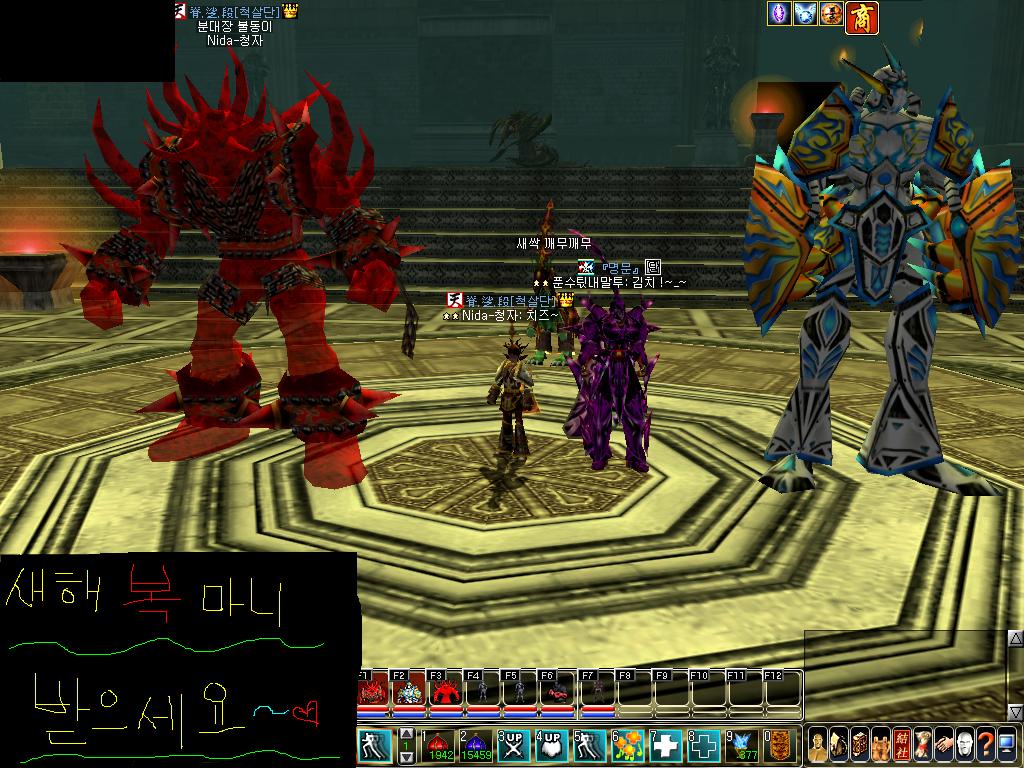Use the orange shield item in slot 0

779,746
